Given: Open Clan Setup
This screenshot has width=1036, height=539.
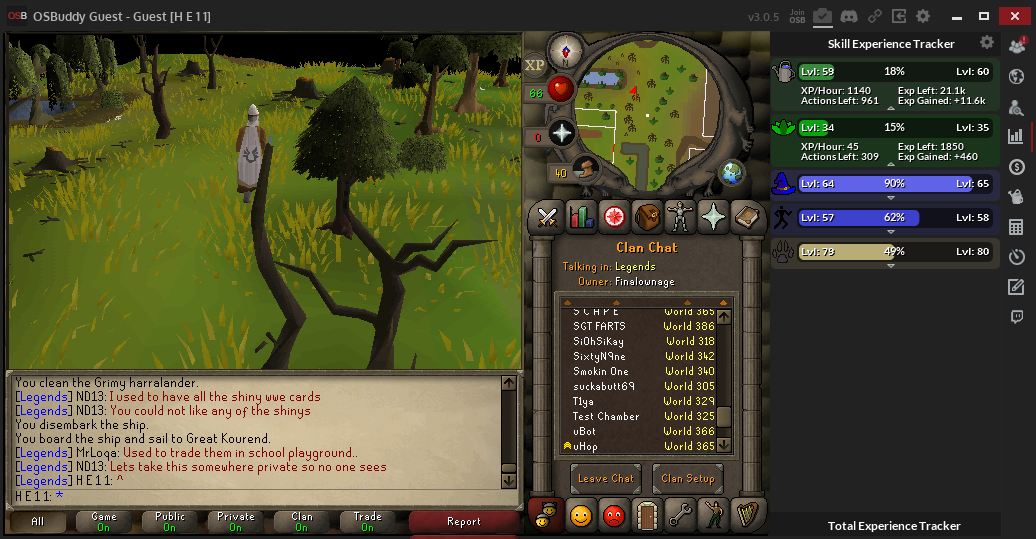Looking at the screenshot, I should tap(687, 478).
